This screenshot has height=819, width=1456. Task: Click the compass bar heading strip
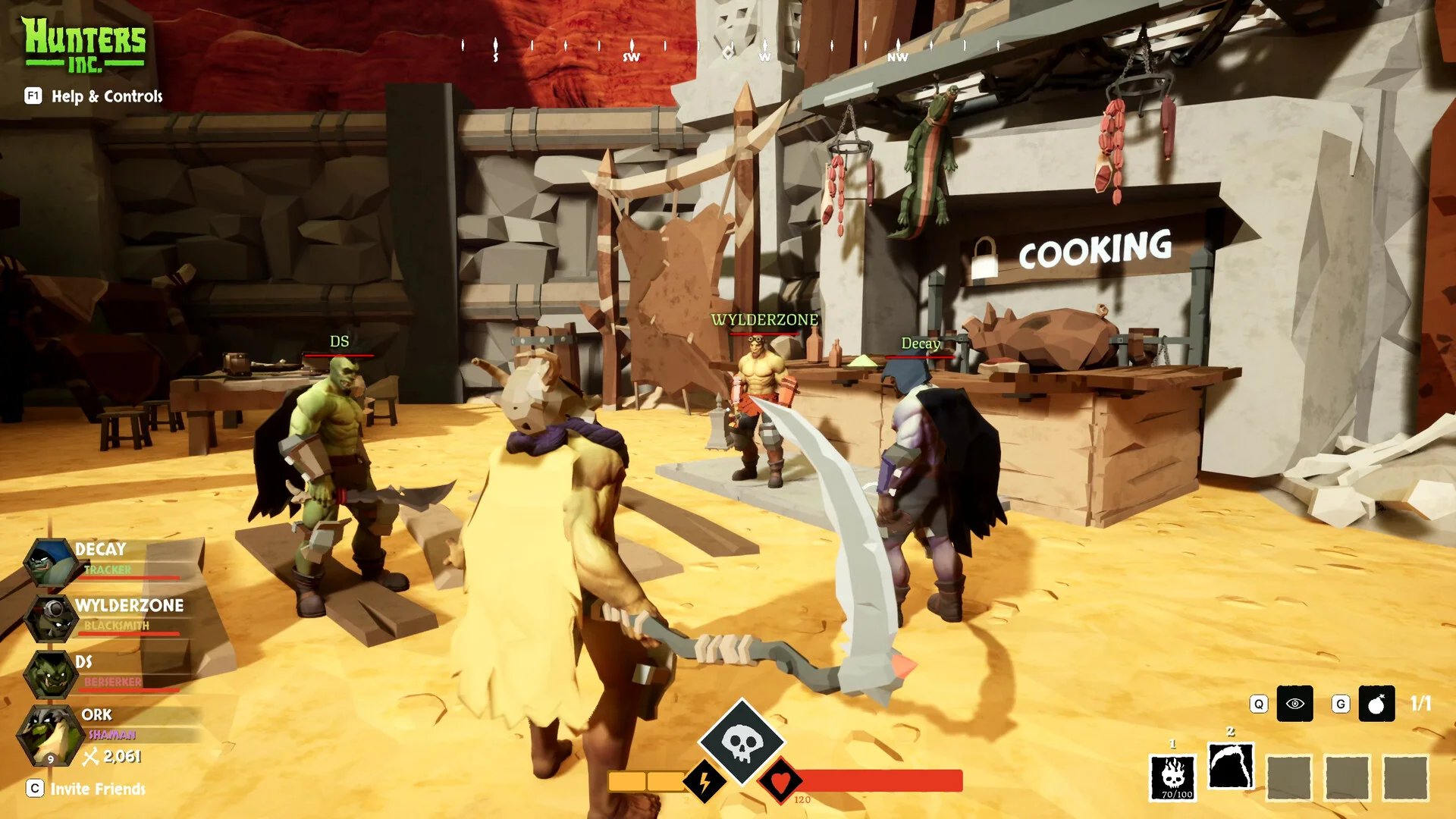pyautogui.click(x=728, y=49)
